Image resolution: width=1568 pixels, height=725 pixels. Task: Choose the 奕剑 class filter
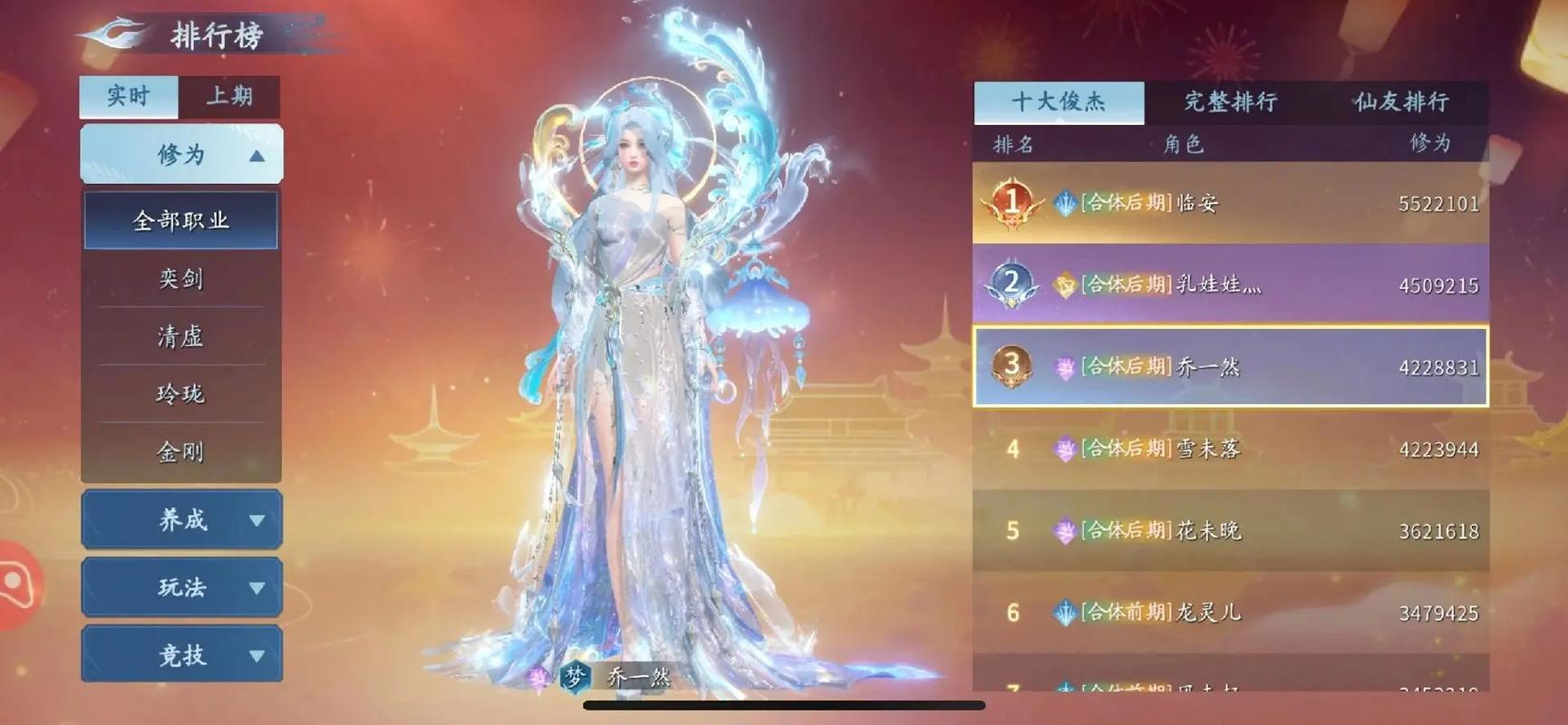pos(181,278)
